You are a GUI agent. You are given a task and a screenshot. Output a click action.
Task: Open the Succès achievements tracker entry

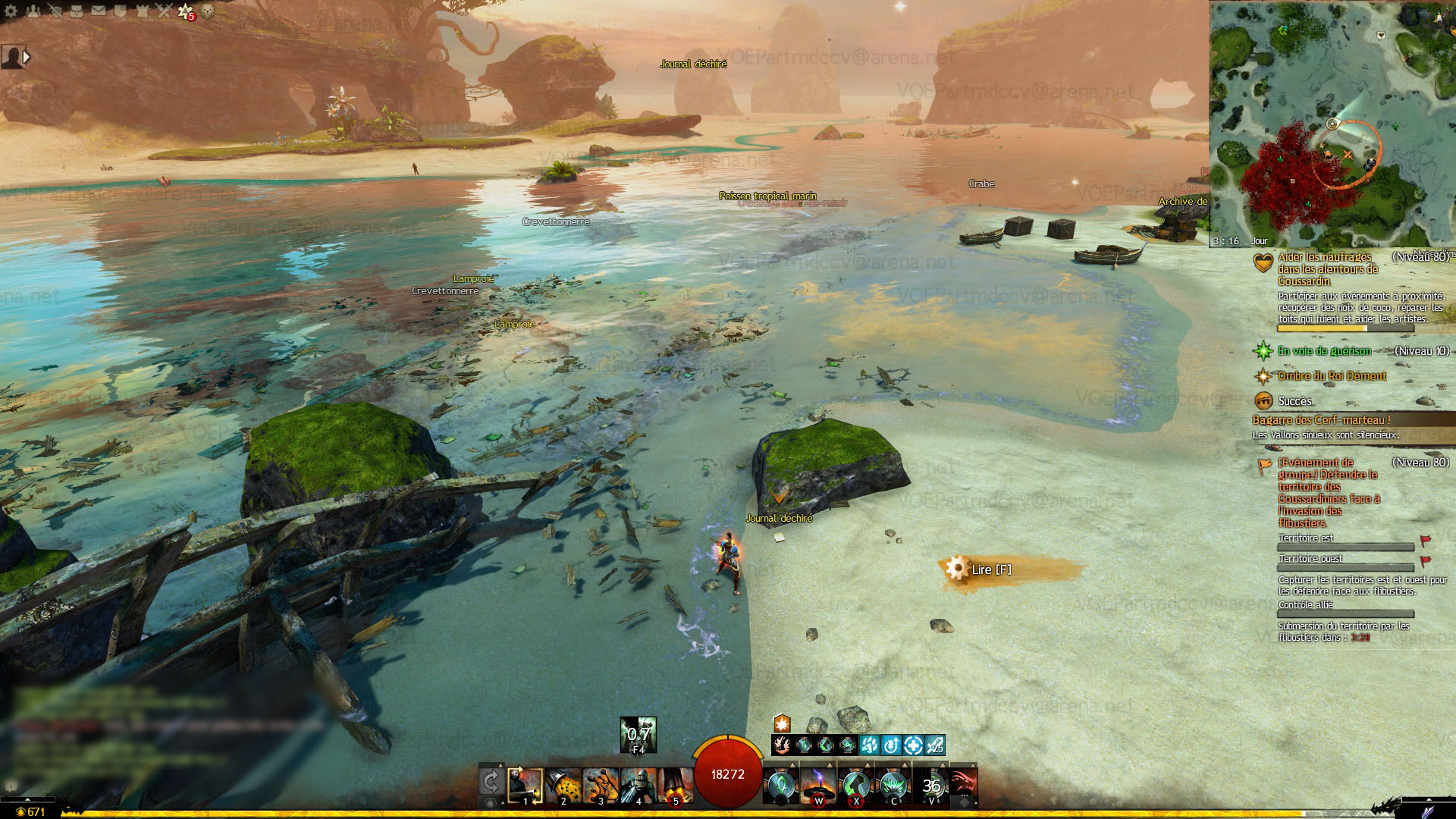tap(1294, 401)
